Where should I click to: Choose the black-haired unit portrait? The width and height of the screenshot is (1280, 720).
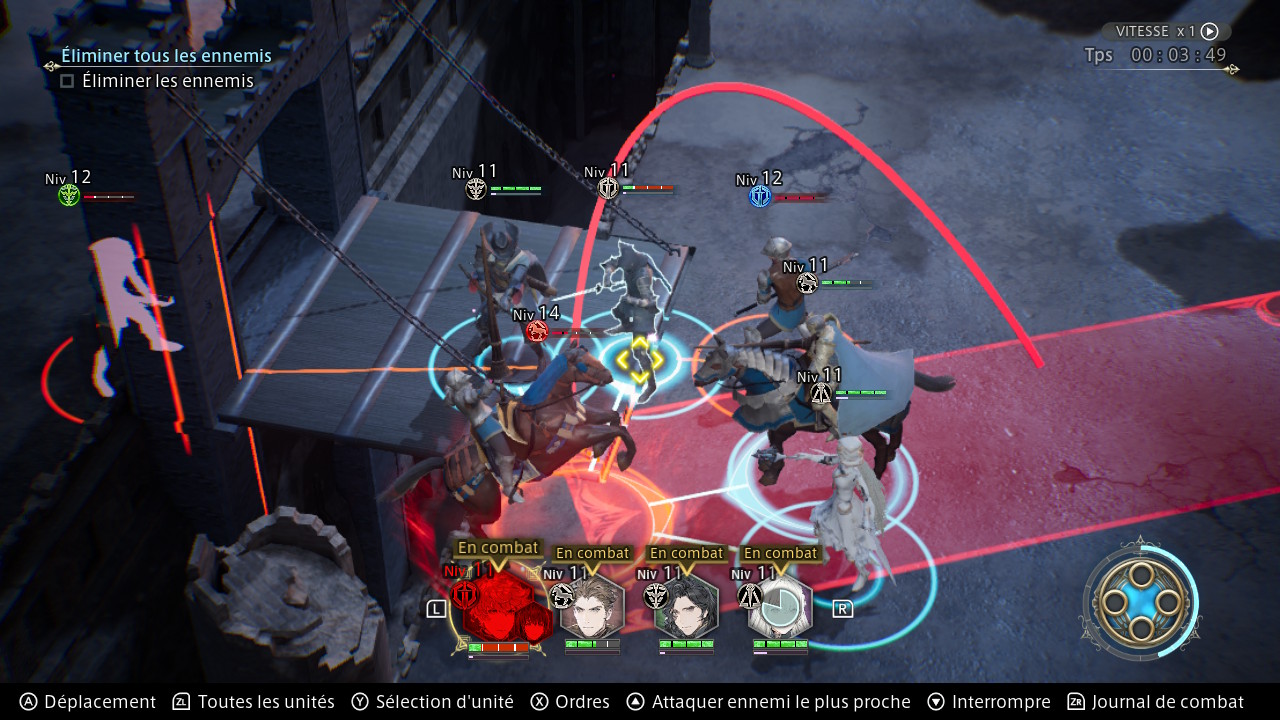(x=686, y=607)
